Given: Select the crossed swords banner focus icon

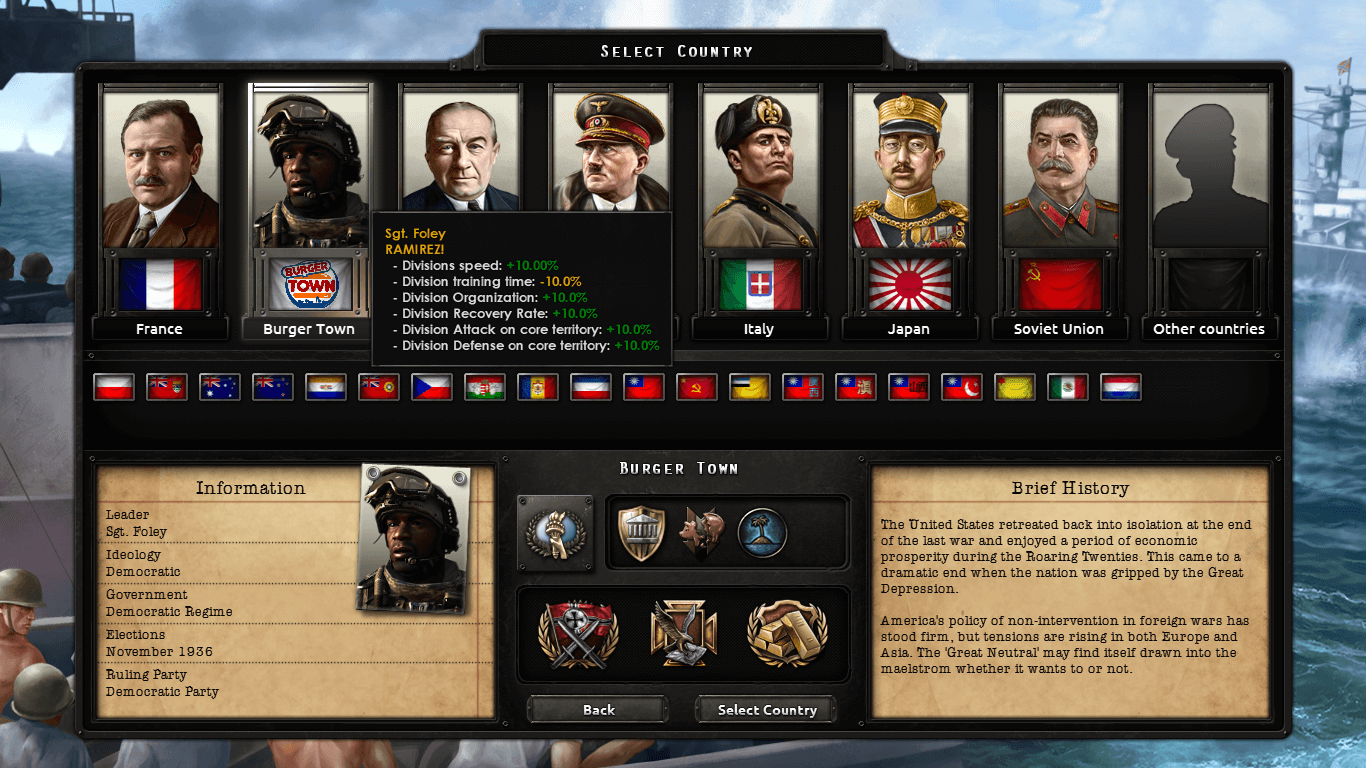Looking at the screenshot, I should click(578, 634).
